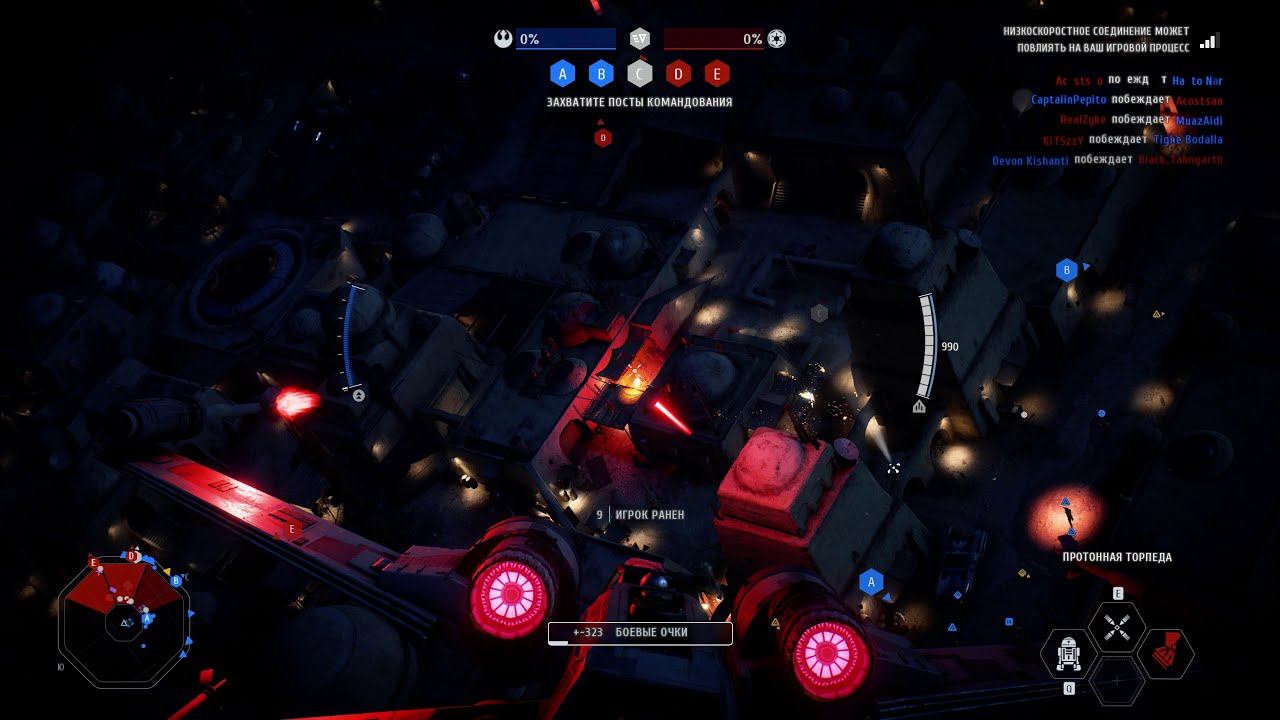Click the Galactic Empire faction emblem
1280x720 pixels.
tap(777, 39)
